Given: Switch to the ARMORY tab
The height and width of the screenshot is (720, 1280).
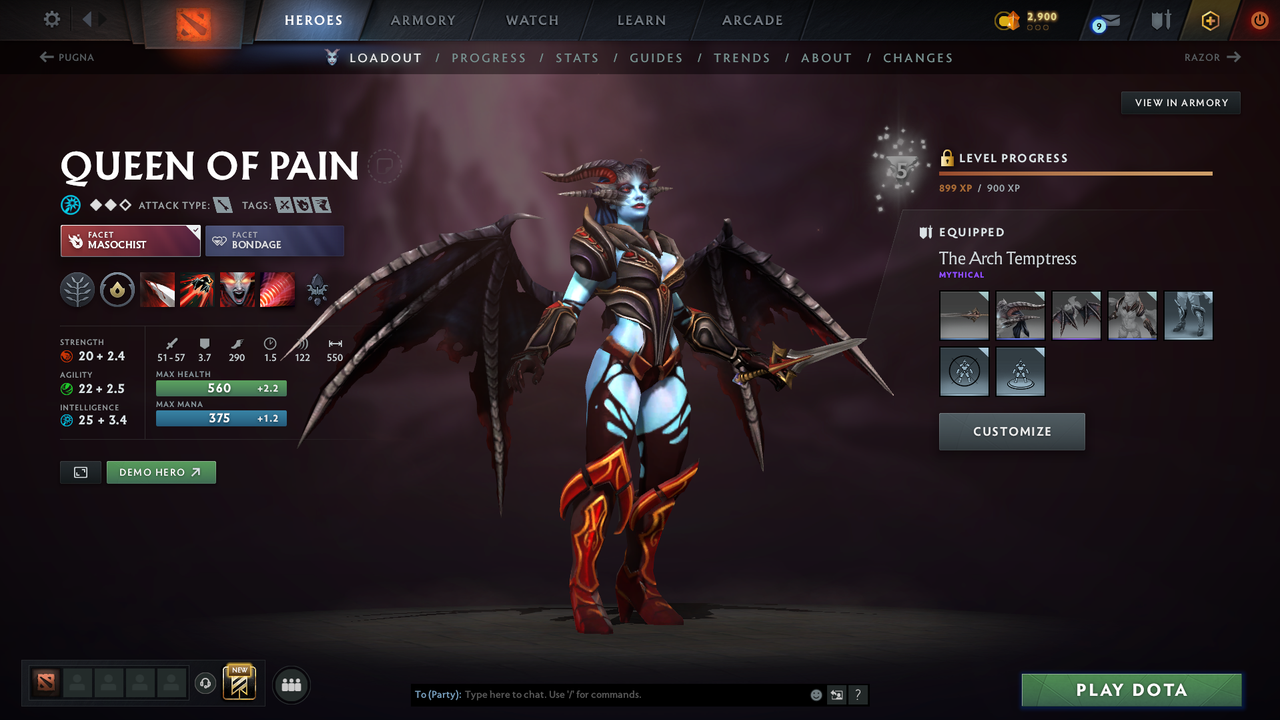Looking at the screenshot, I should 423,20.
